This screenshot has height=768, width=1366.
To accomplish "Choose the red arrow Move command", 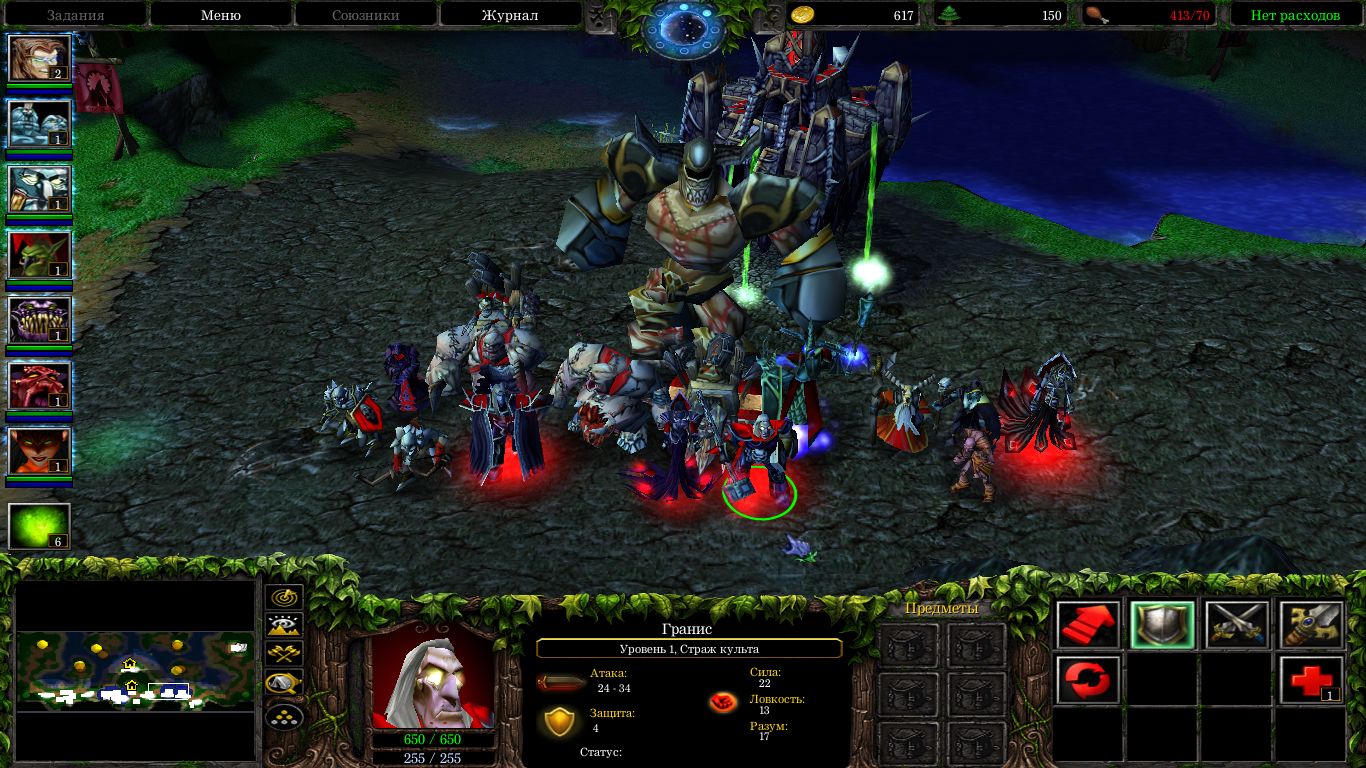I will [1088, 625].
